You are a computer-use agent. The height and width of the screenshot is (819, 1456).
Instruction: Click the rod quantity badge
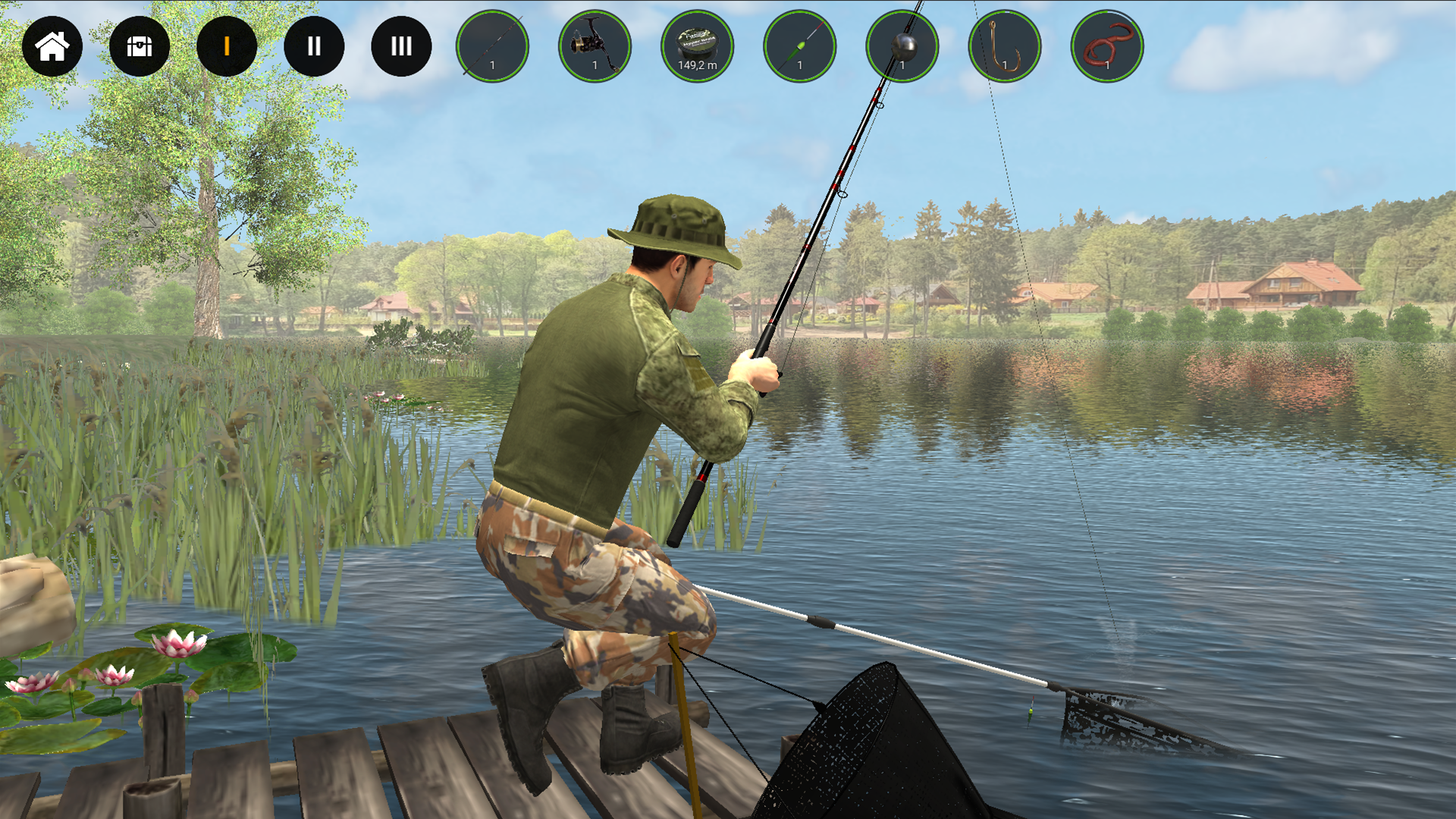(494, 67)
